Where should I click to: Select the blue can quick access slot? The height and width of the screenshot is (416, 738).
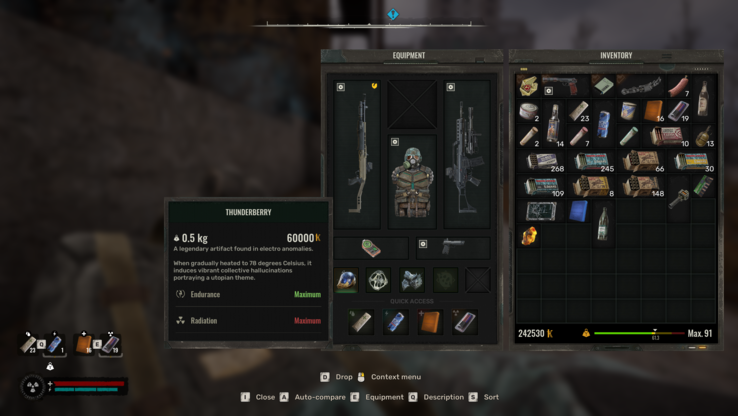point(396,322)
